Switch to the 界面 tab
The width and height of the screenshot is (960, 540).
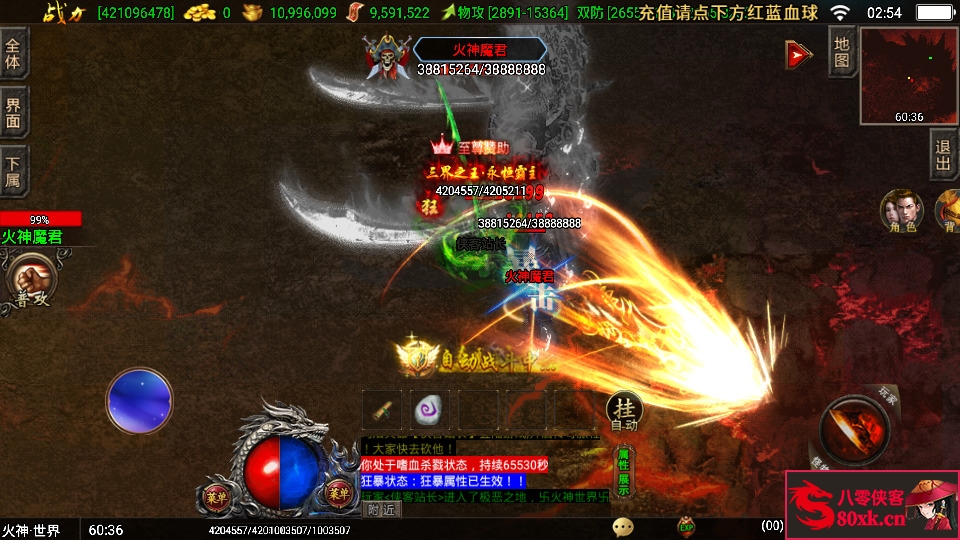(14, 112)
